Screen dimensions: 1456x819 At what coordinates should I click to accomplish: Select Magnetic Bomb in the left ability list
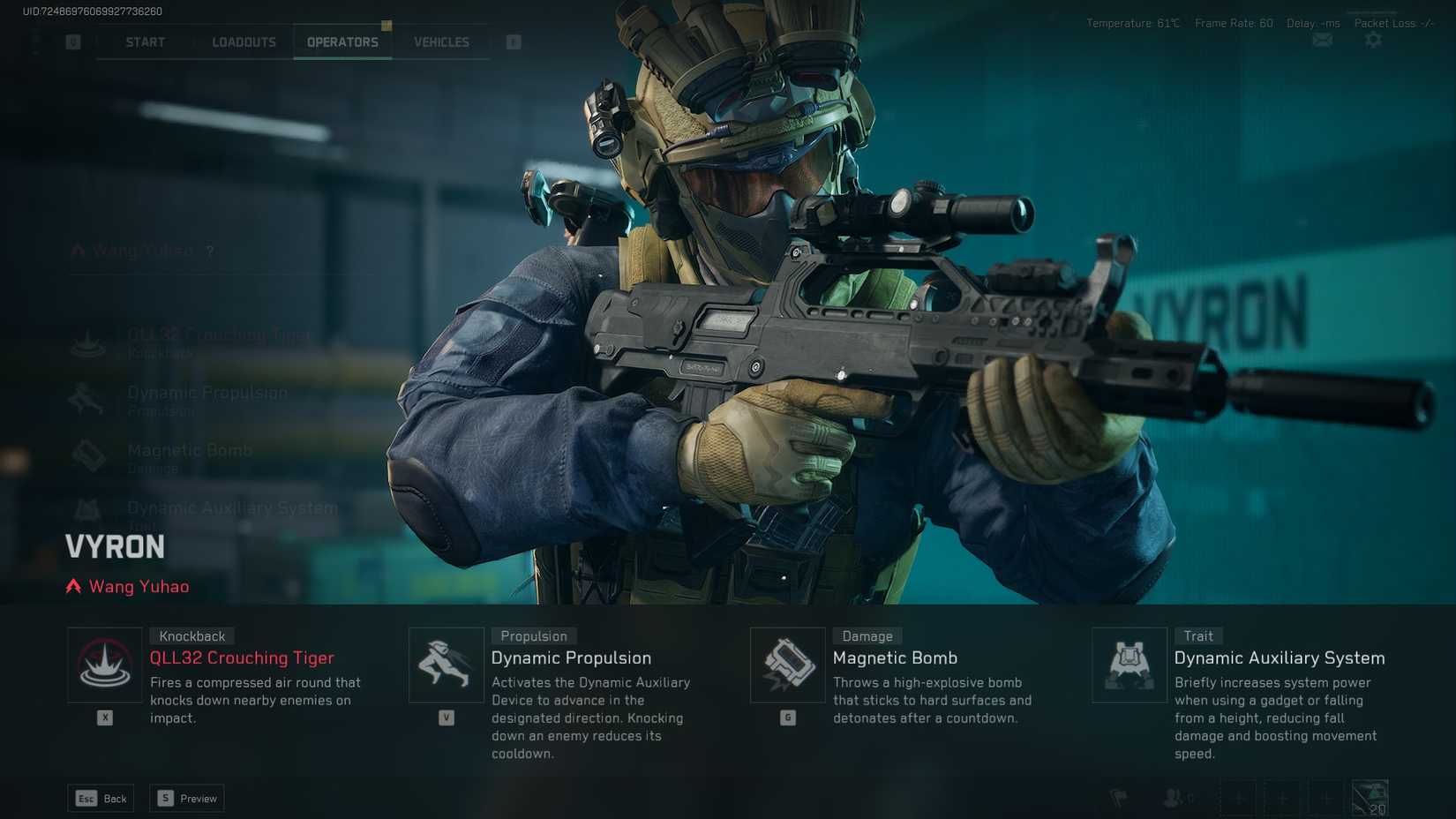click(x=190, y=450)
